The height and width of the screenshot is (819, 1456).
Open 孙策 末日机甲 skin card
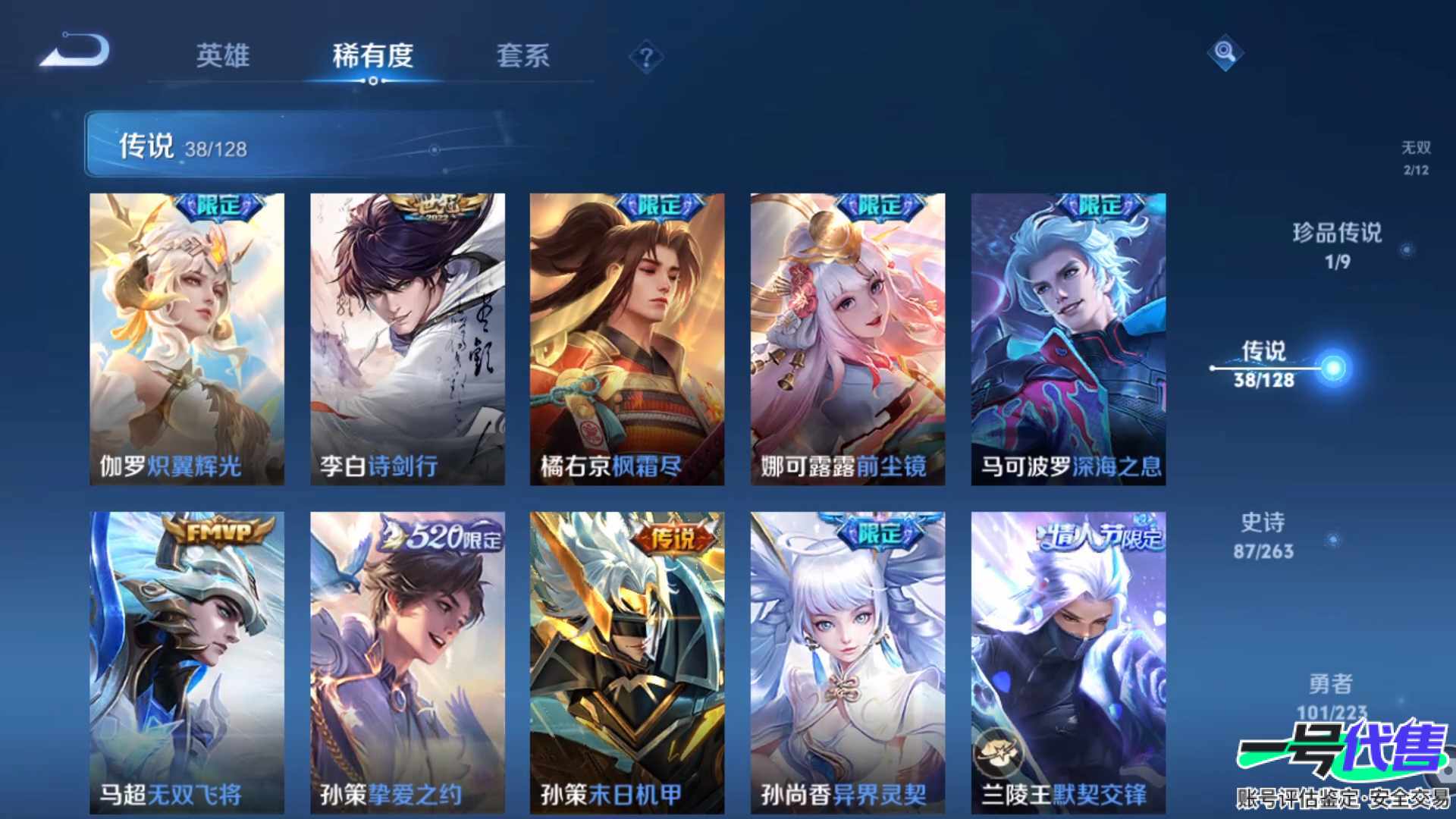tap(627, 662)
